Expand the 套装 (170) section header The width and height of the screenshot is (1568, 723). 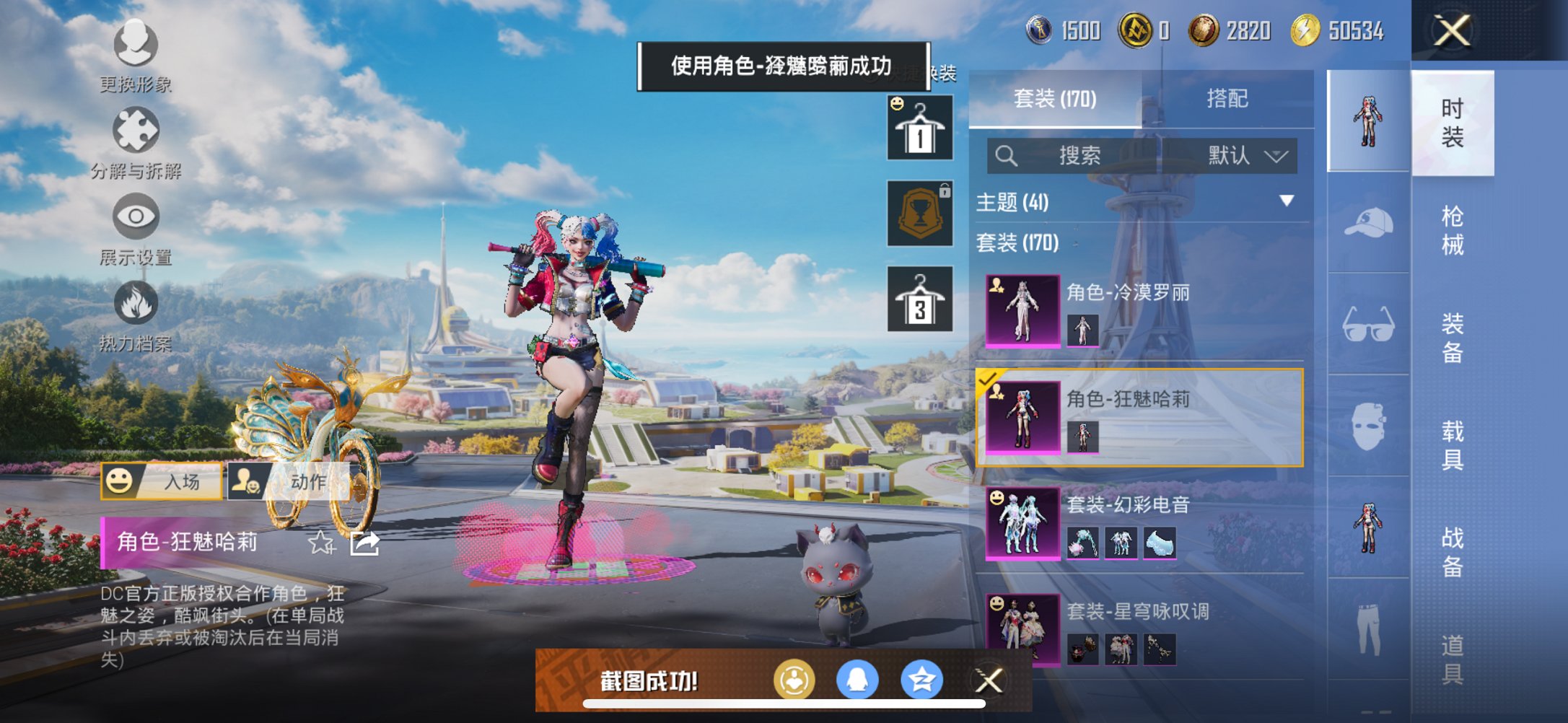click(1017, 243)
